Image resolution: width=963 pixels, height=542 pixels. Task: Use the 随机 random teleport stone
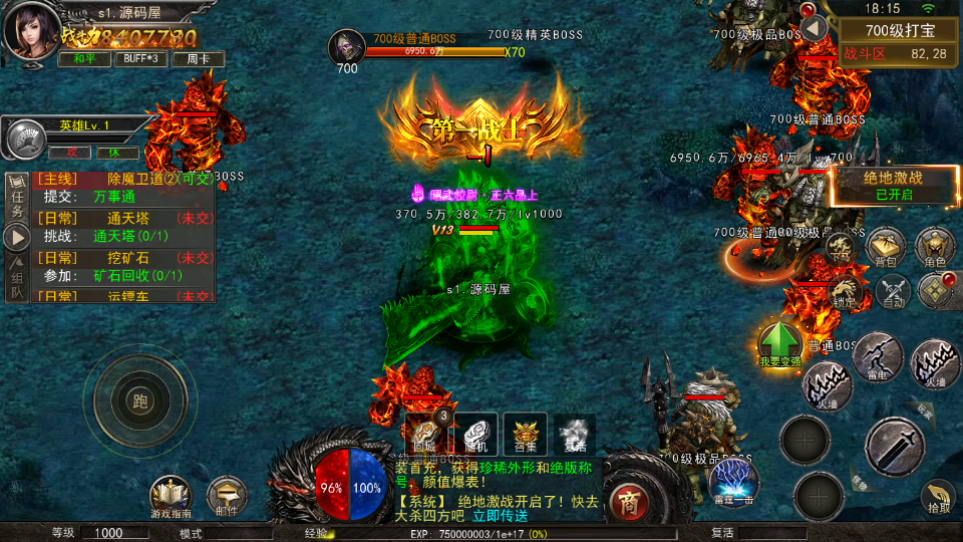tap(475, 434)
